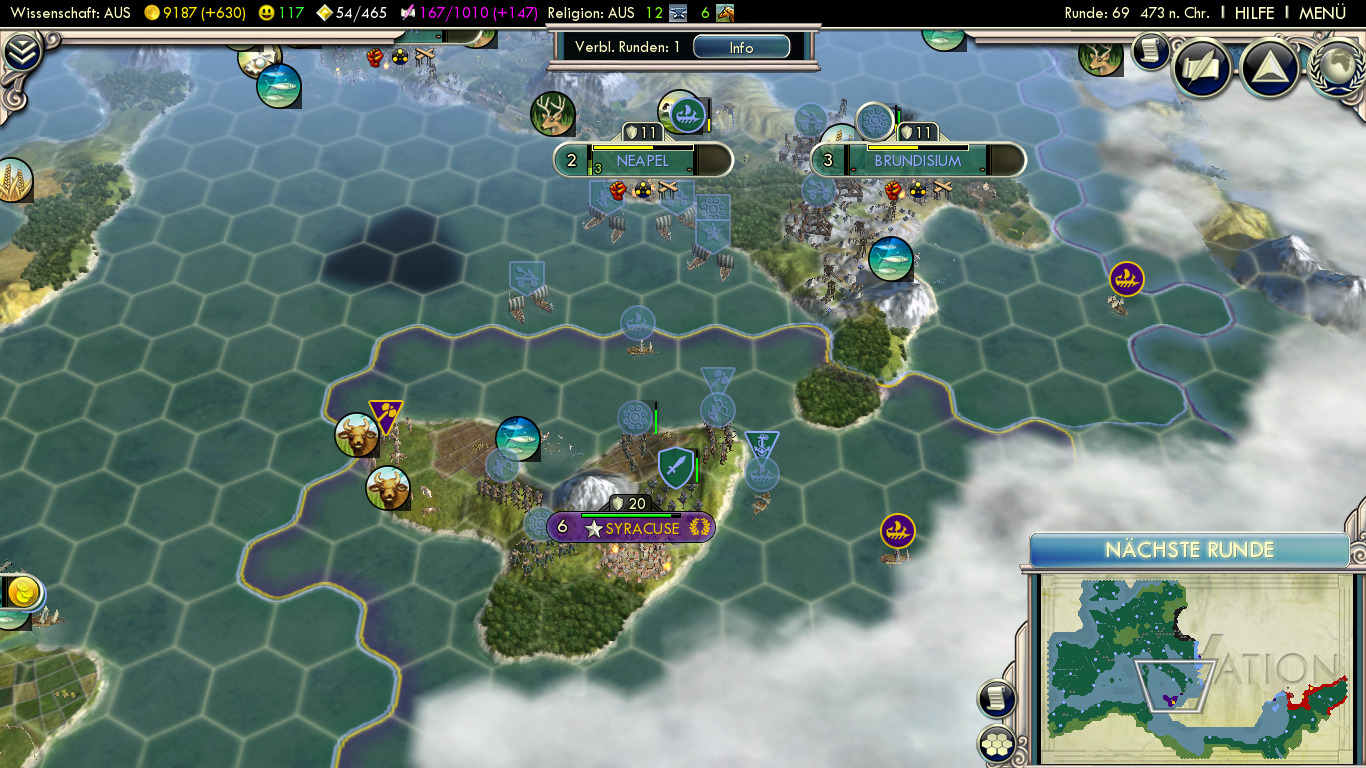Viewport: 1366px width, 768px height.
Task: Show the happiness smiley details in top bar
Action: [280, 13]
